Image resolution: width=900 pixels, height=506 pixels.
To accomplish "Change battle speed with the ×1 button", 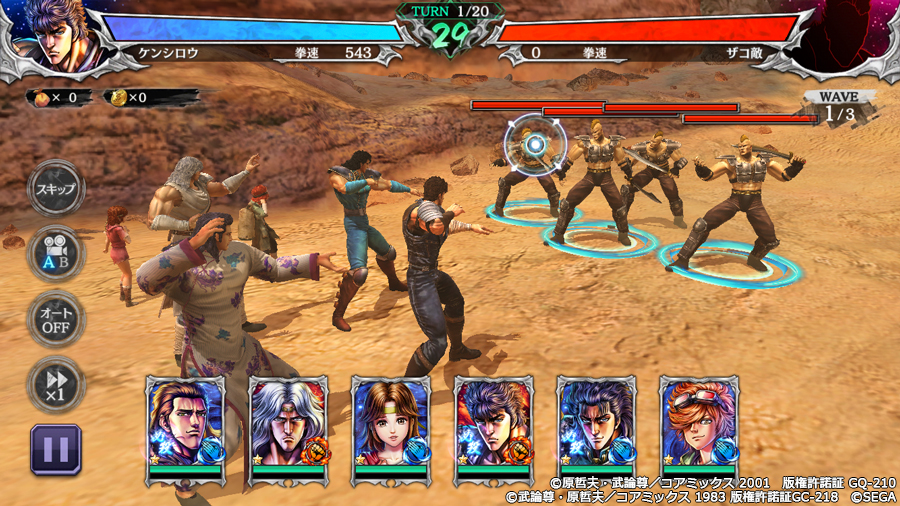I will (56, 384).
